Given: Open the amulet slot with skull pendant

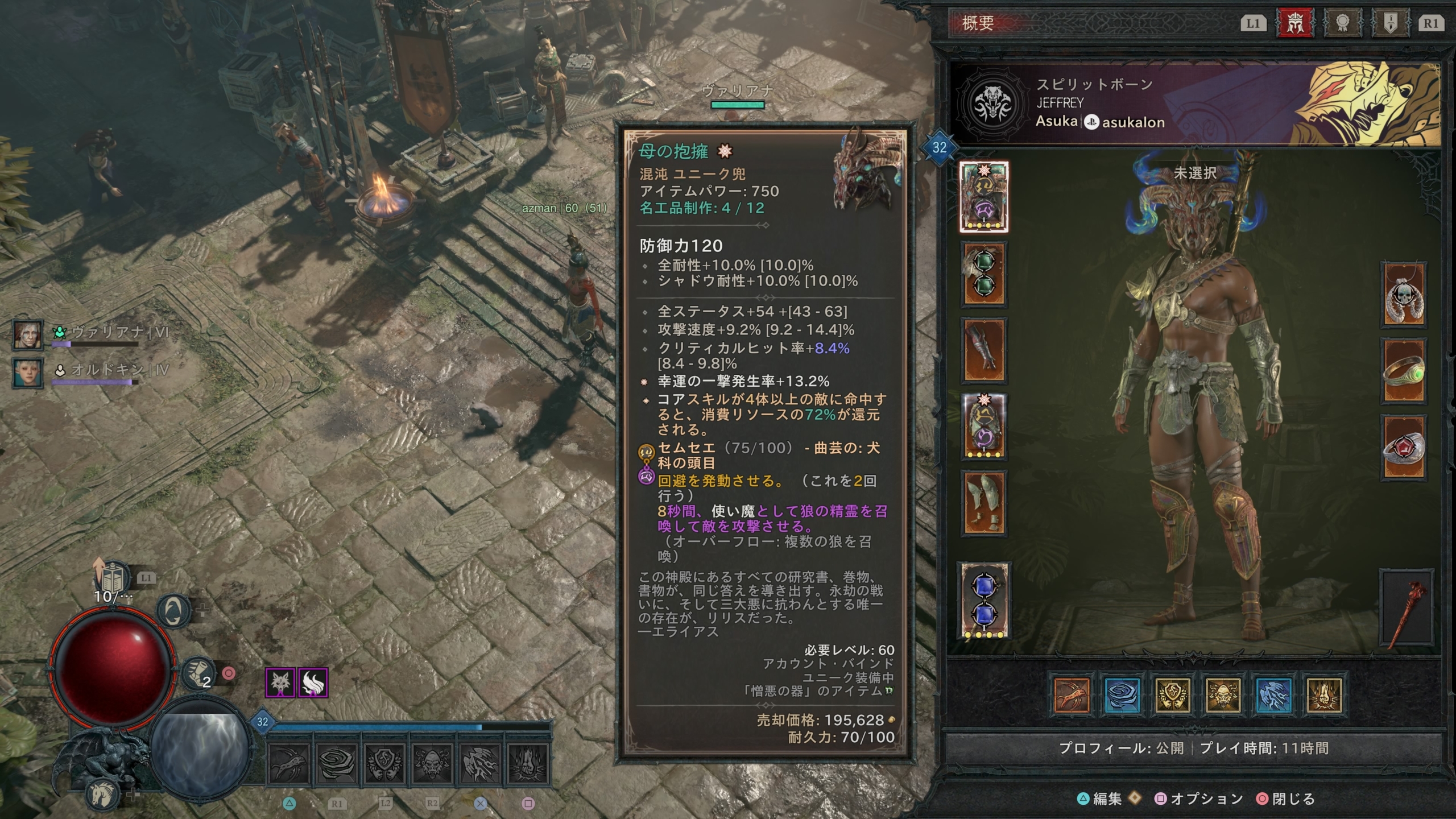Looking at the screenshot, I should (1404, 294).
